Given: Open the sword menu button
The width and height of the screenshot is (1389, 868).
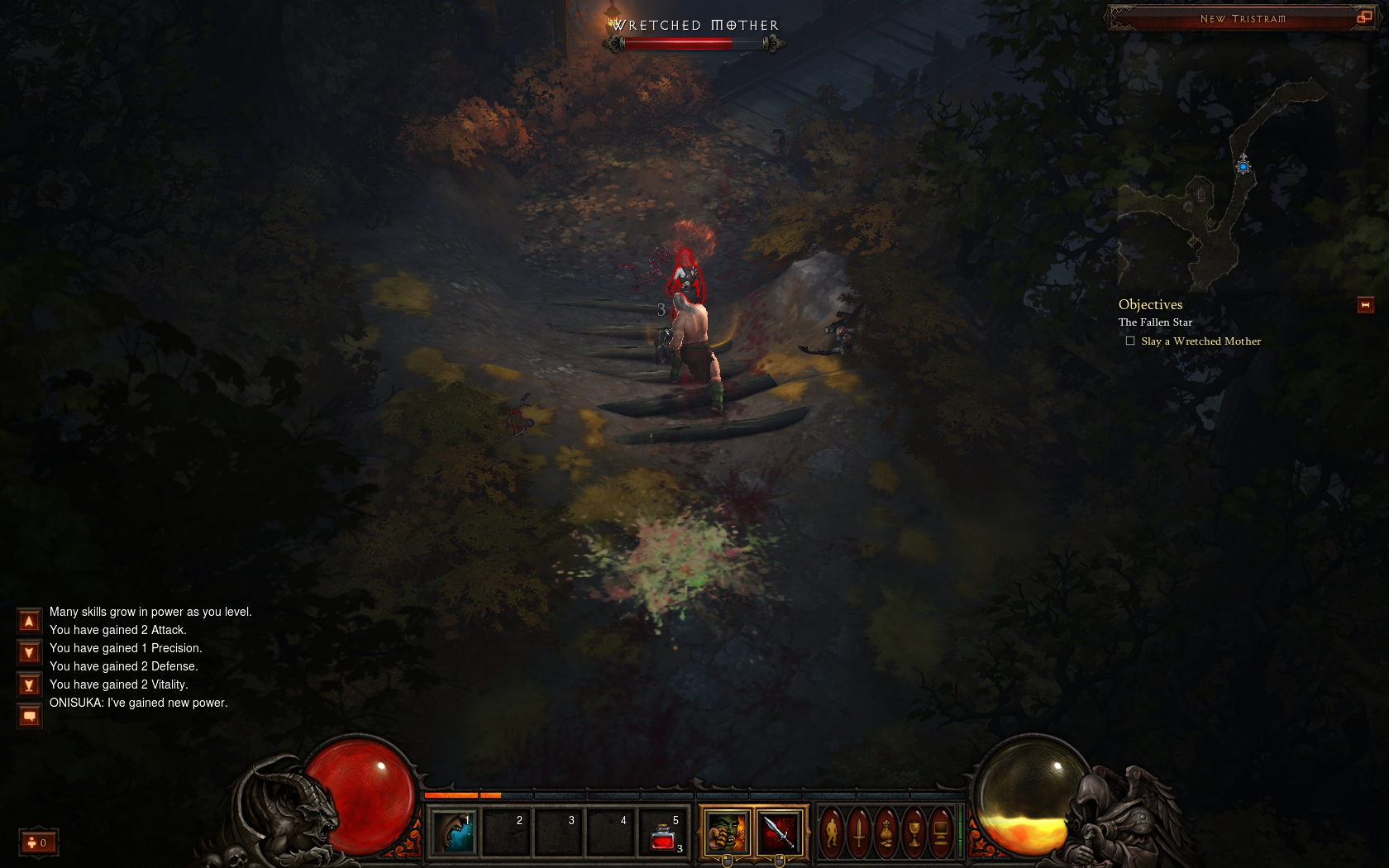Looking at the screenshot, I should point(859,832).
